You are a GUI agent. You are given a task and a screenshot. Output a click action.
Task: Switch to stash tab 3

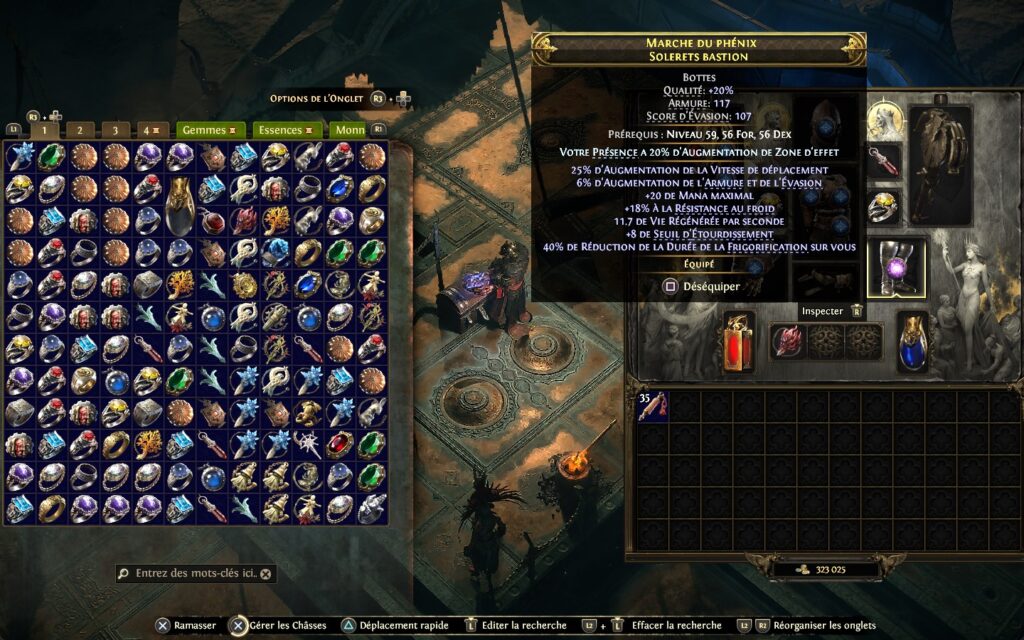tap(115, 130)
